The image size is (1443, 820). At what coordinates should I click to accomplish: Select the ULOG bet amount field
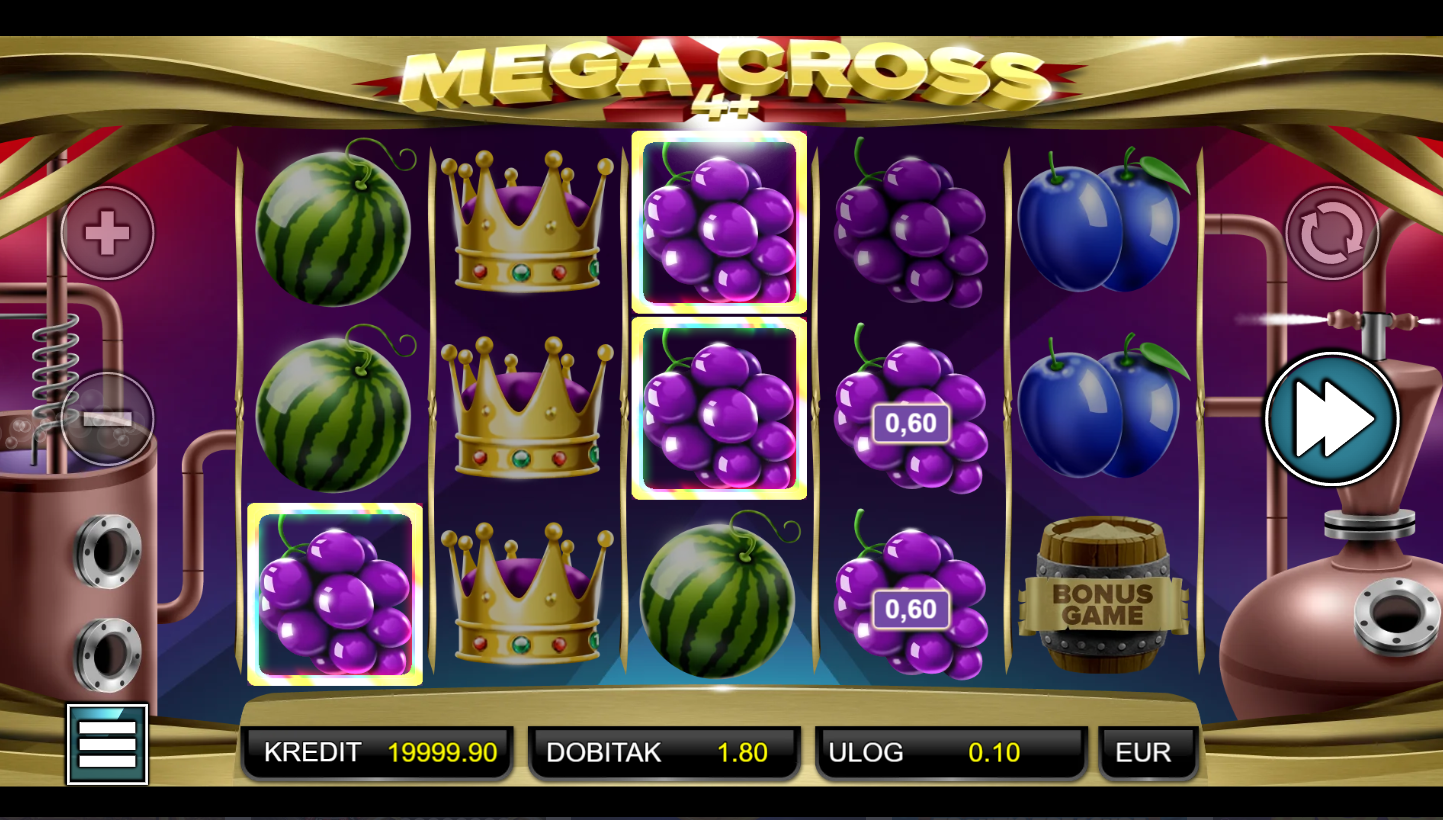[950, 753]
